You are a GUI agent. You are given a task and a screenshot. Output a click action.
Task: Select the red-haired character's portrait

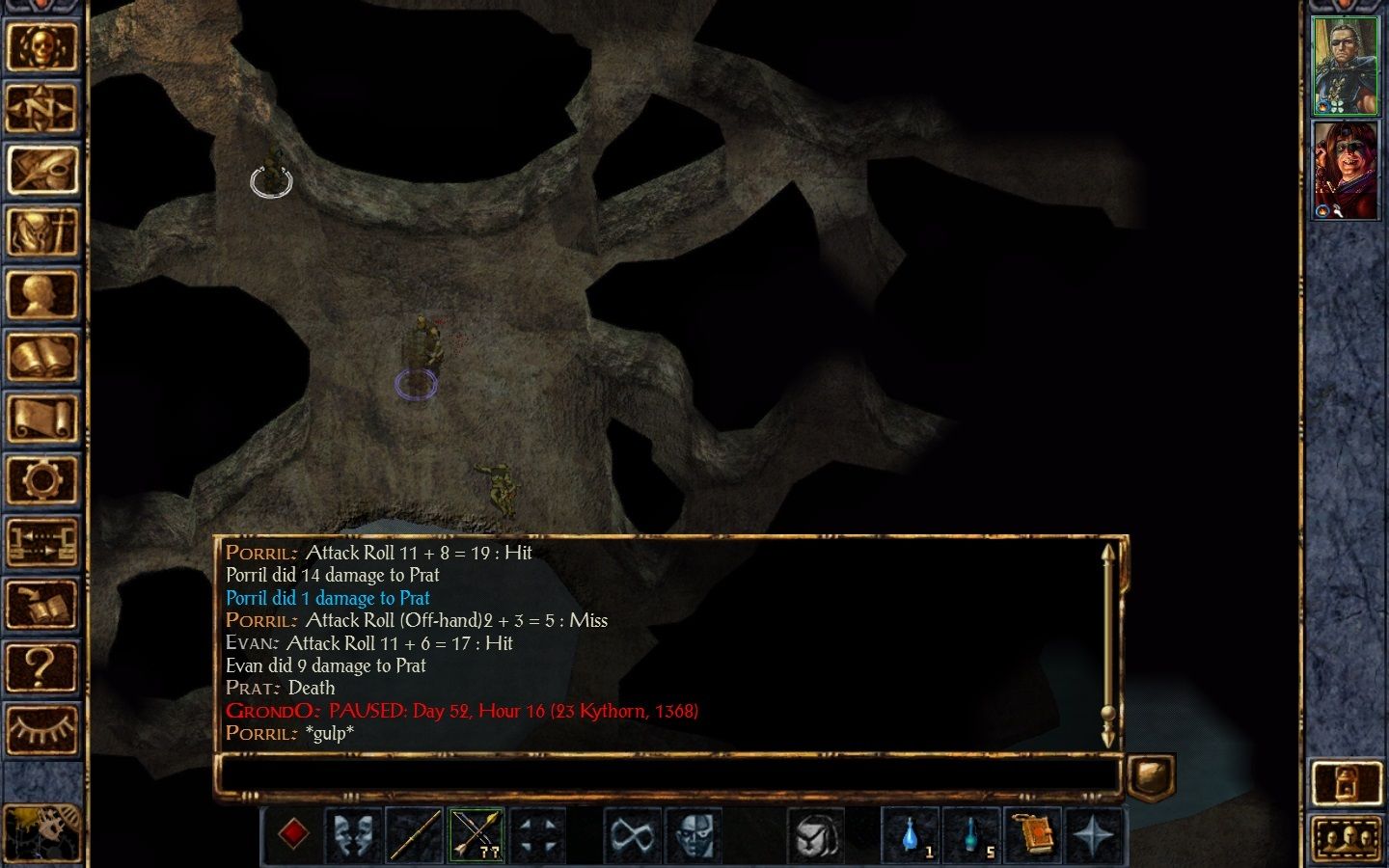(1346, 171)
